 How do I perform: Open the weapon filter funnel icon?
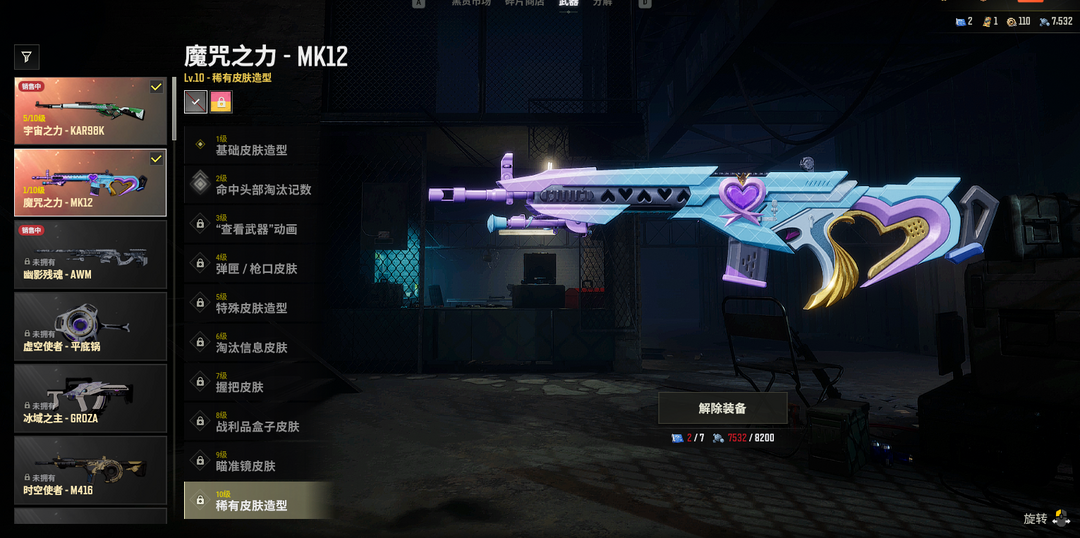[x=27, y=57]
